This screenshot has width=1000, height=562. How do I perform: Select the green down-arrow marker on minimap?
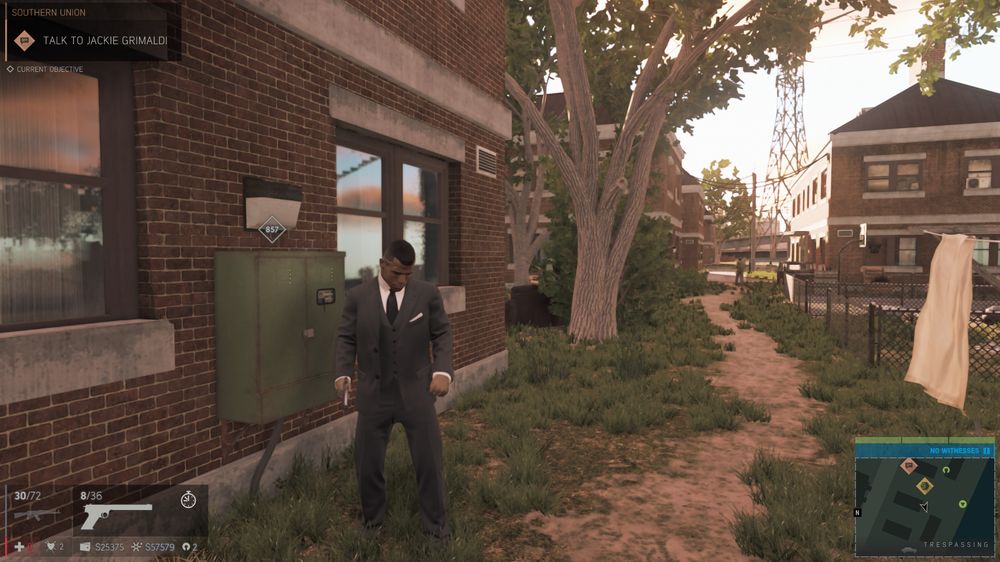(962, 503)
